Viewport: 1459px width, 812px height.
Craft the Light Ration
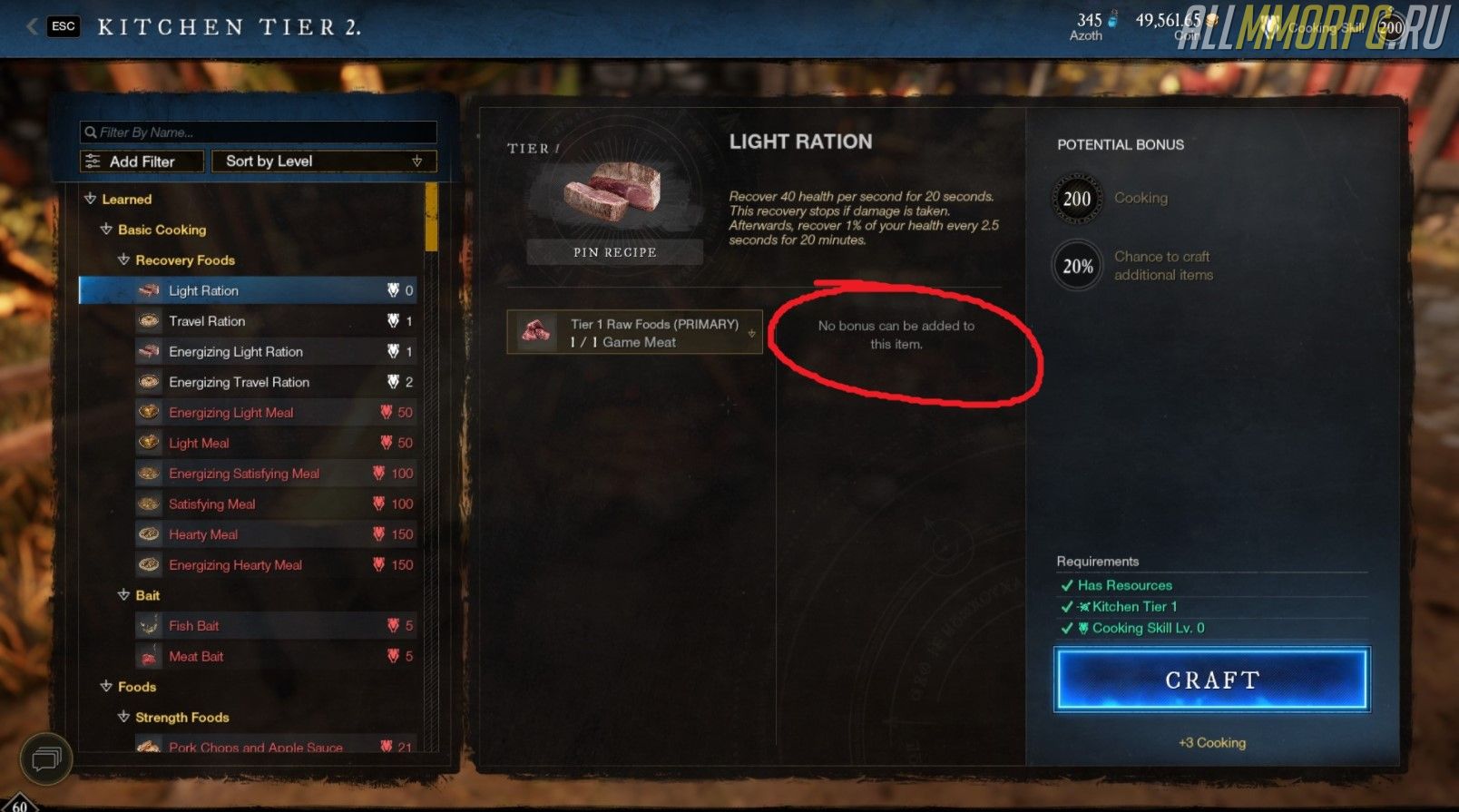(x=1211, y=680)
